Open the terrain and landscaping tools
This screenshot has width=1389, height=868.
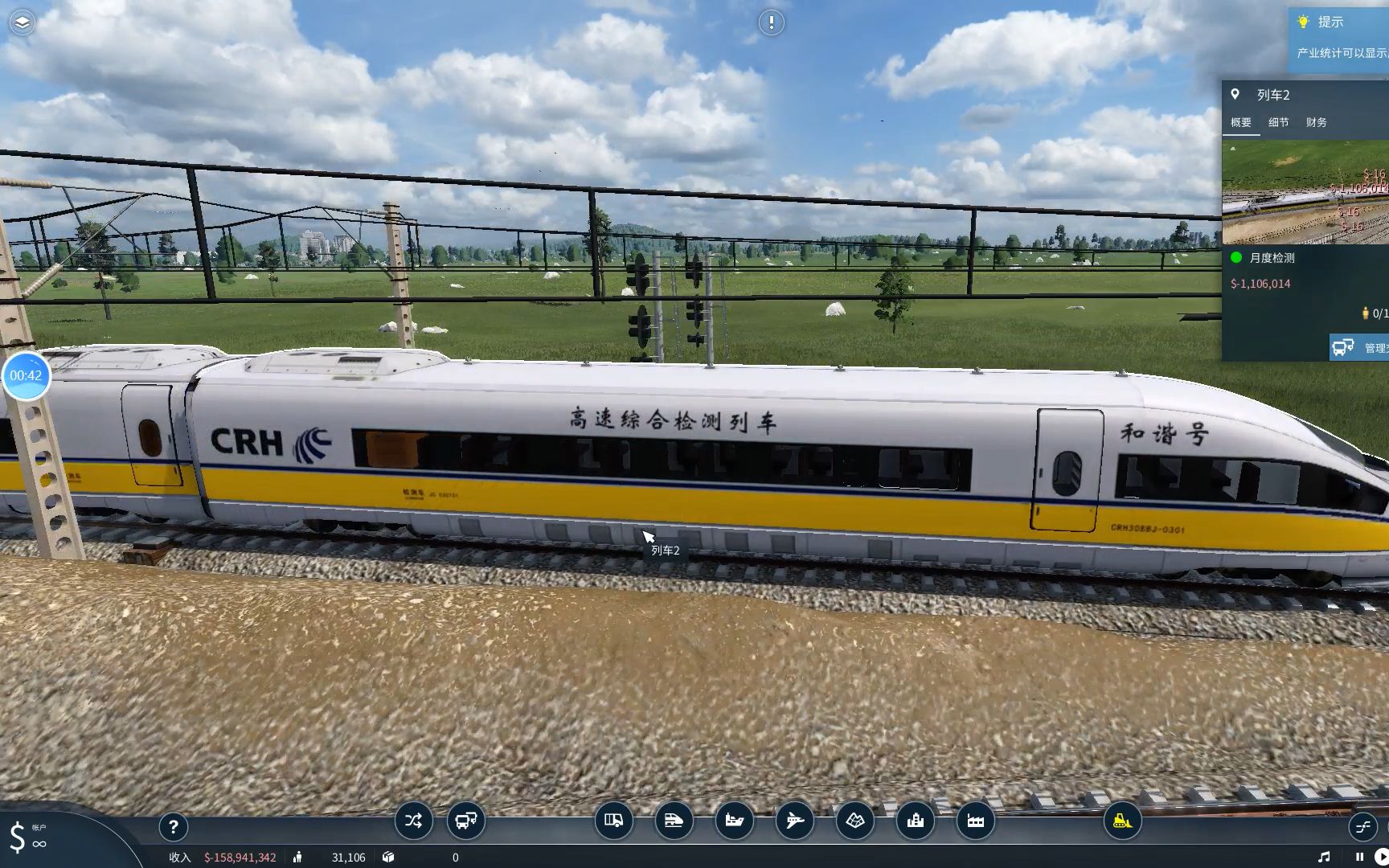click(x=855, y=821)
